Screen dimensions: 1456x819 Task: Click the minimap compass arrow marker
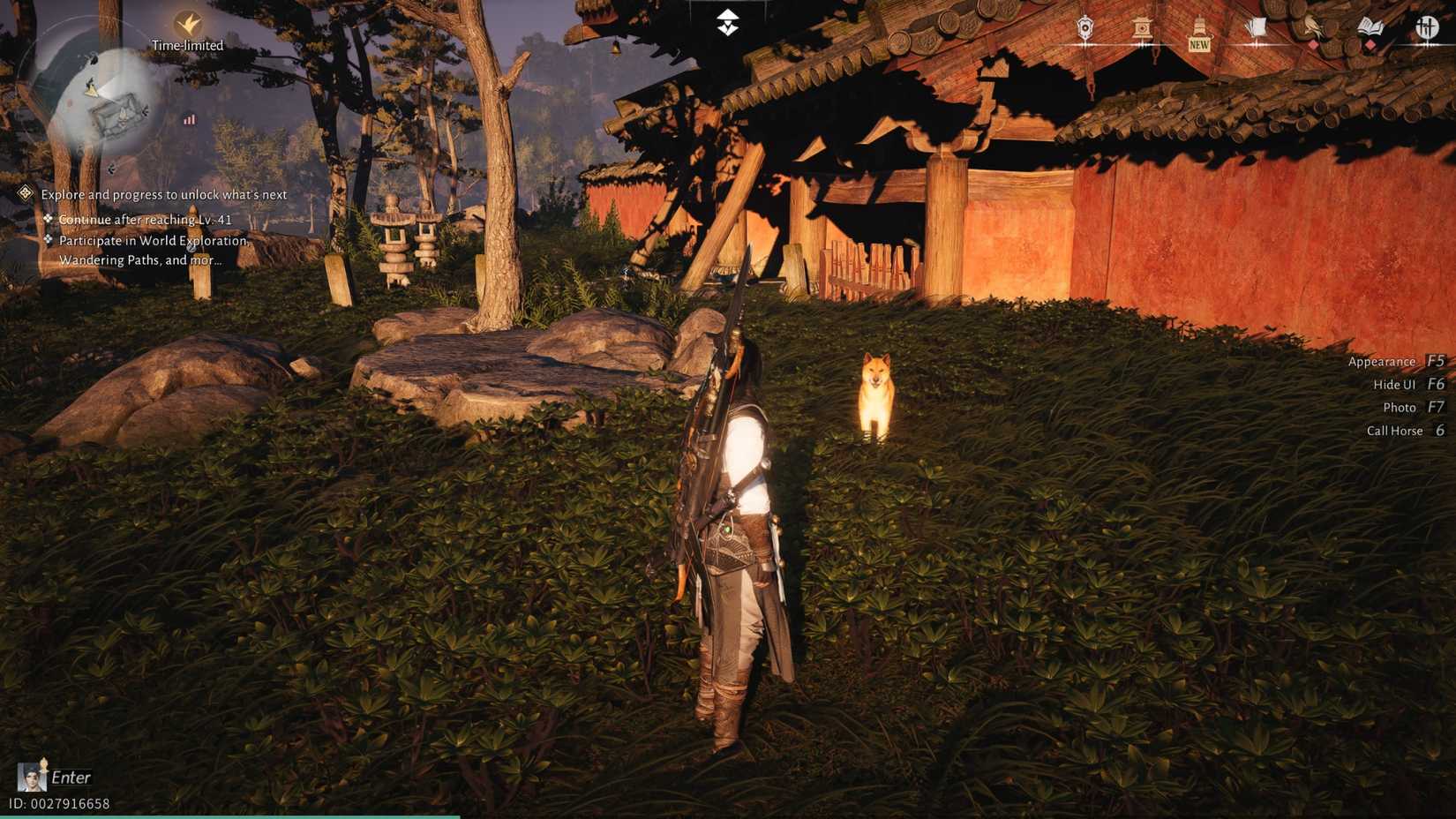tap(91, 89)
